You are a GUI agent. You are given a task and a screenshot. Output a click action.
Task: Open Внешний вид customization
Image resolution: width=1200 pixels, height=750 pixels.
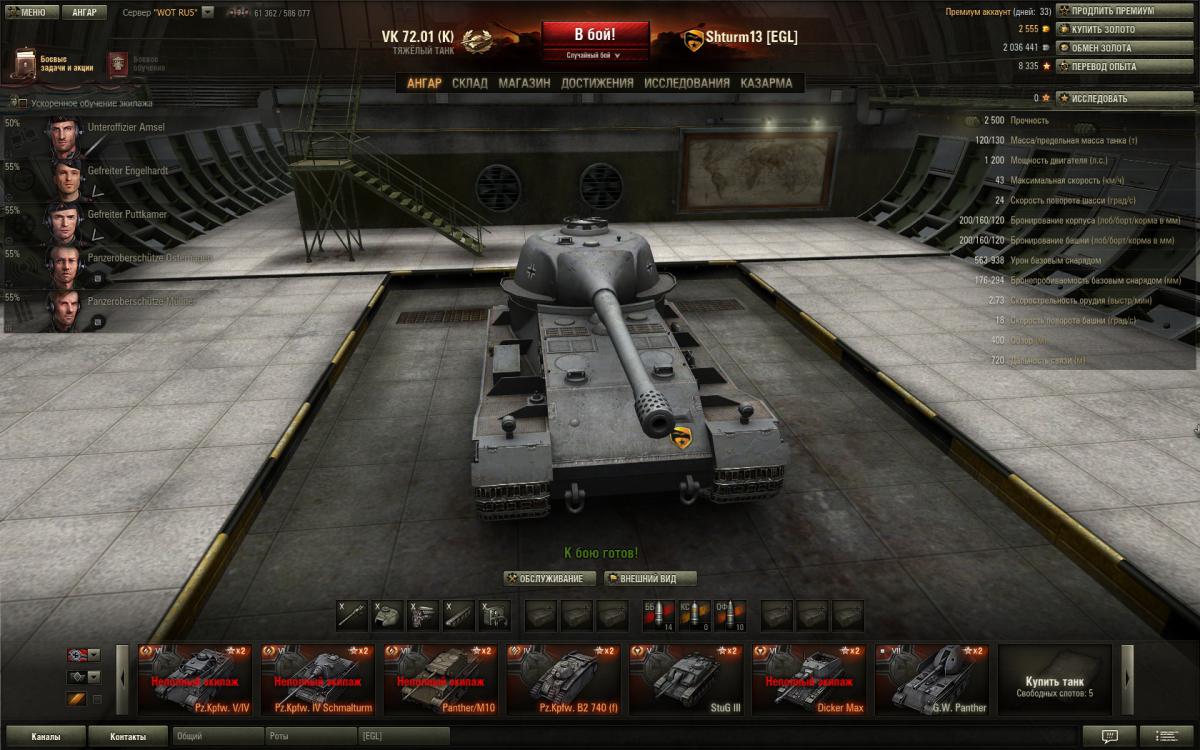[x=650, y=578]
